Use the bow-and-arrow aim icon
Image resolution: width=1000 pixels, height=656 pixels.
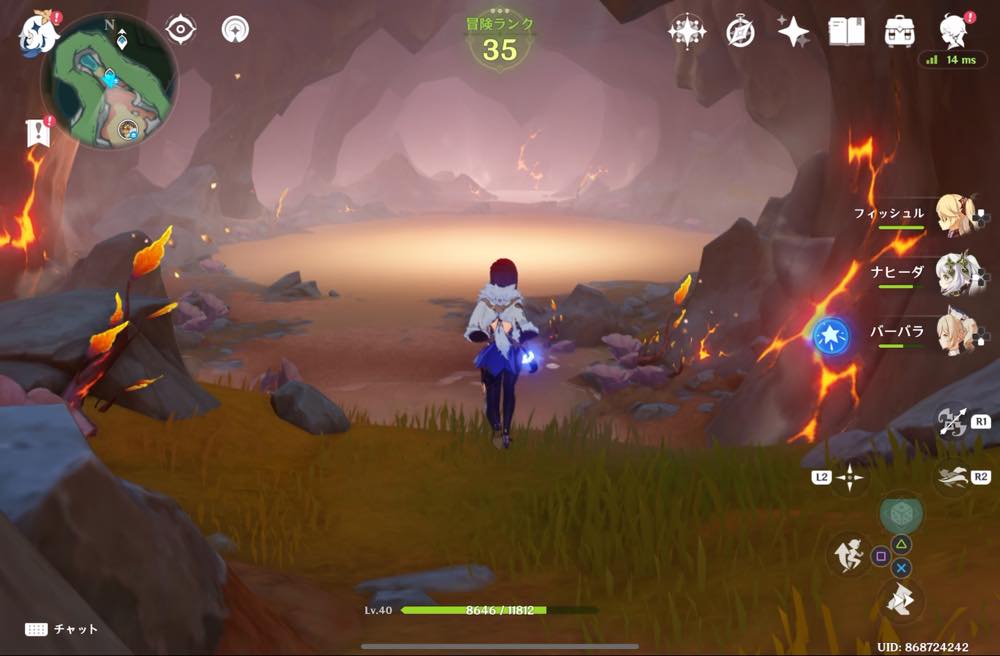click(x=951, y=422)
